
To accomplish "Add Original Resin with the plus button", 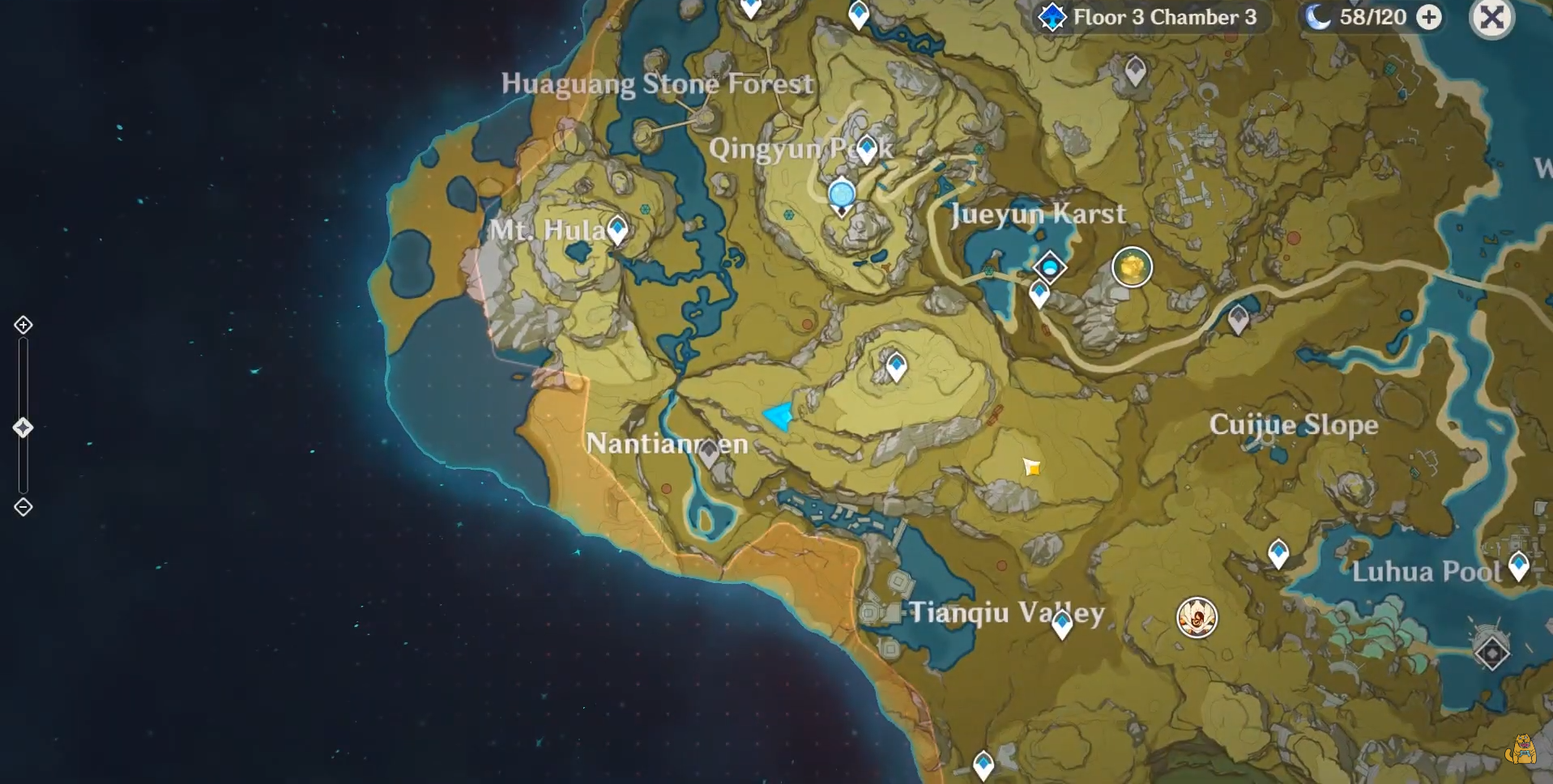I will coord(1430,17).
